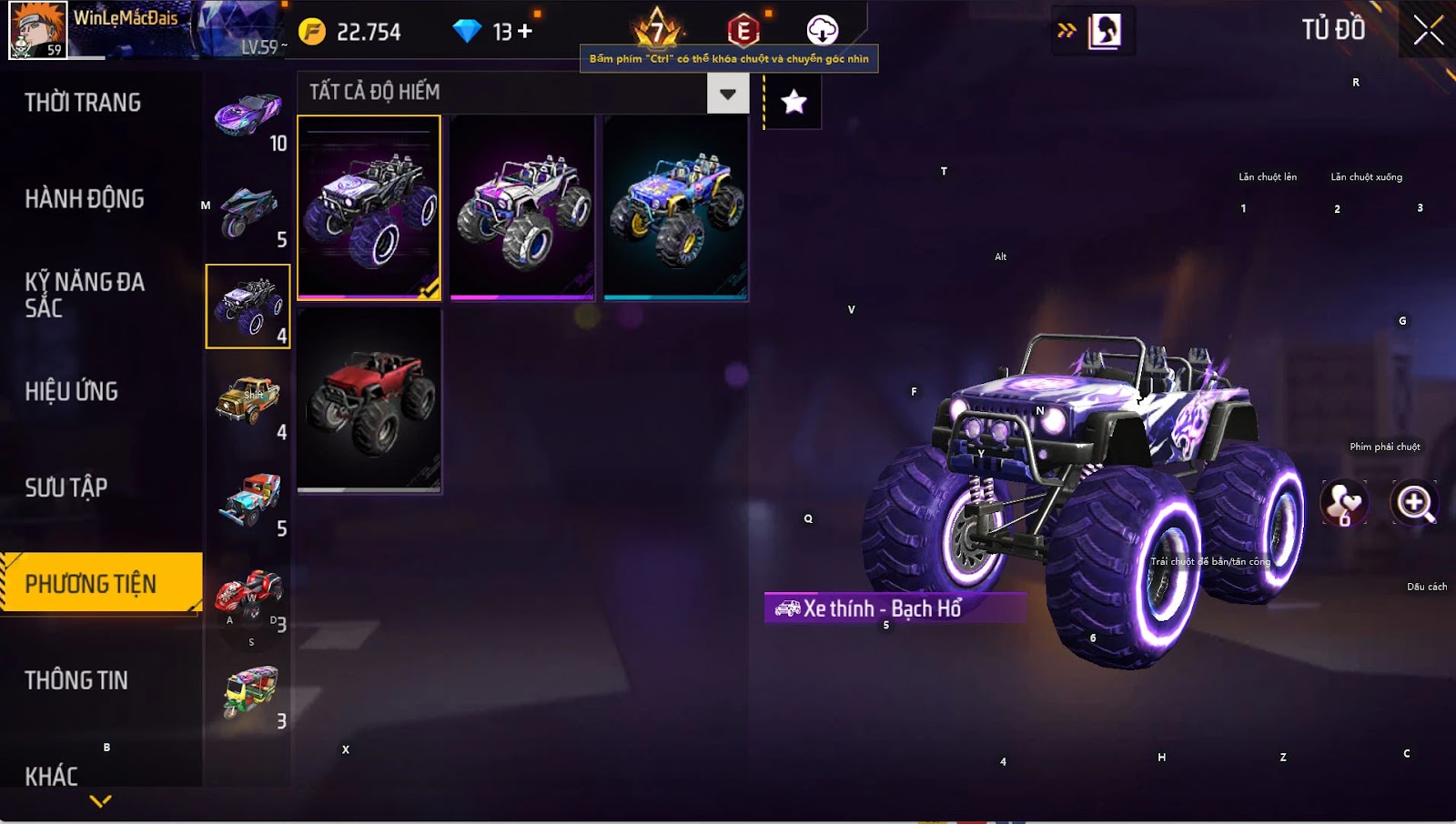Choose the Khác category

(52, 776)
